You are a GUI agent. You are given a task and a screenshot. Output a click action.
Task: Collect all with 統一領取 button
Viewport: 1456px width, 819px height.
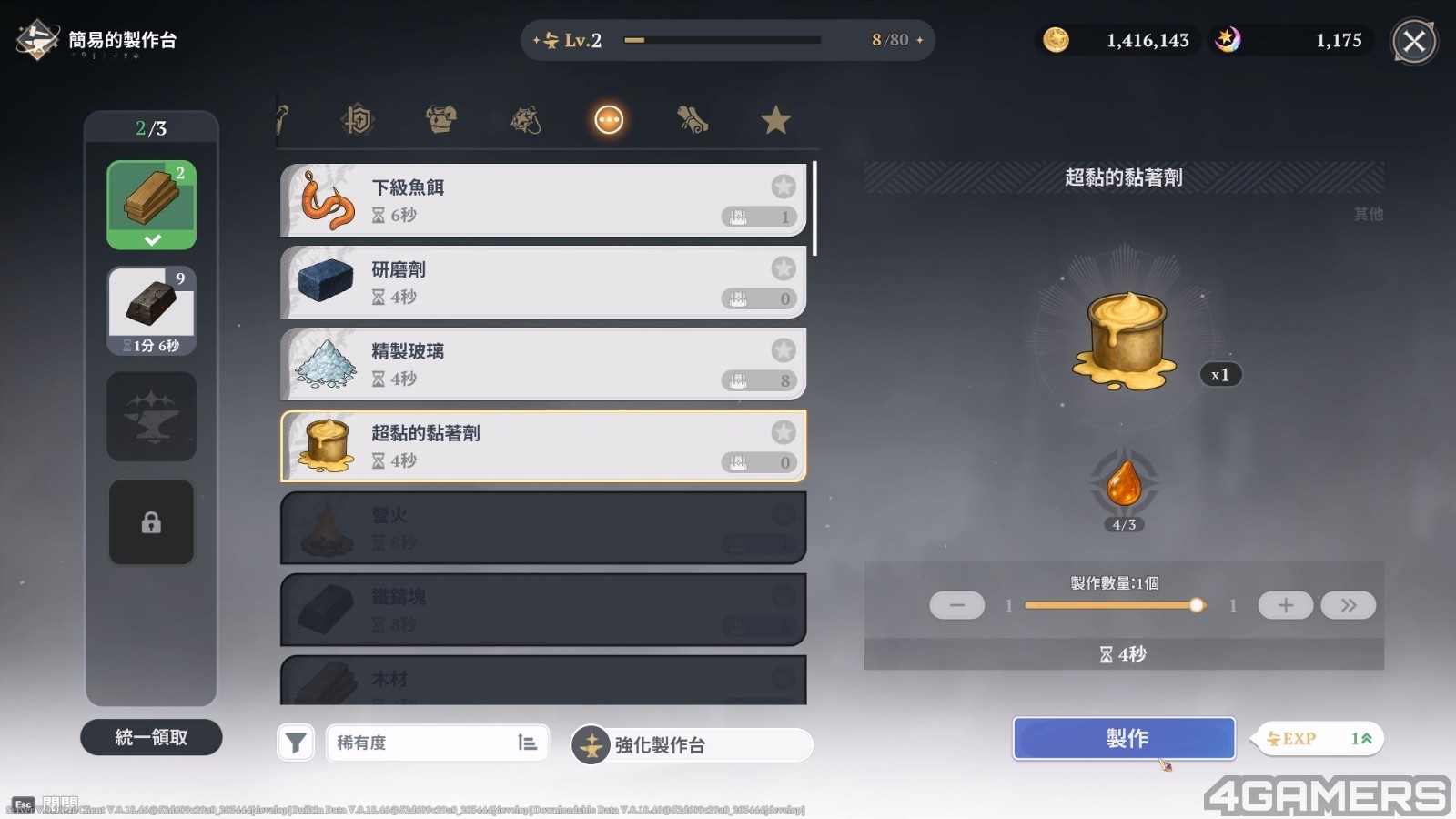pos(151,737)
